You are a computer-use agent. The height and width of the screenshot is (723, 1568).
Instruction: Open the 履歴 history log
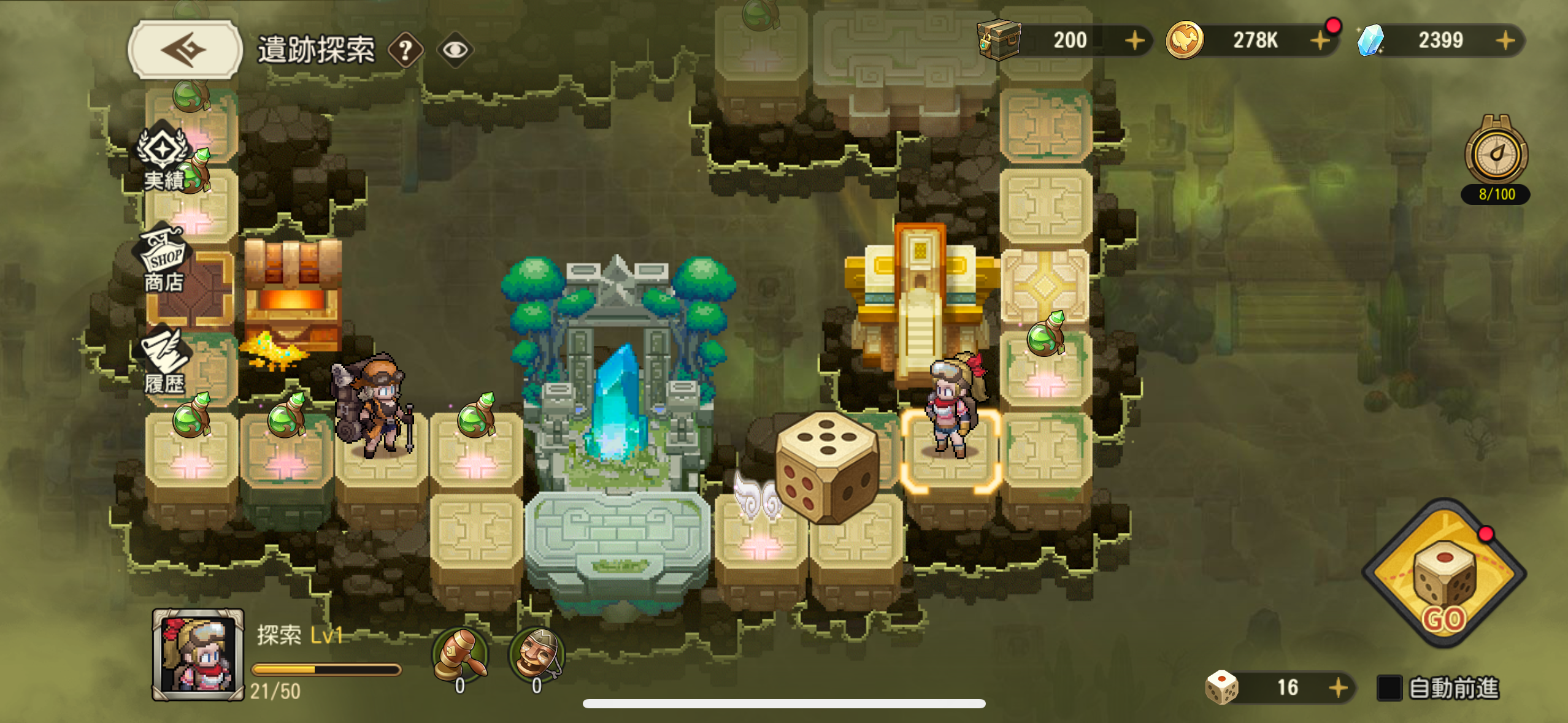click(163, 363)
